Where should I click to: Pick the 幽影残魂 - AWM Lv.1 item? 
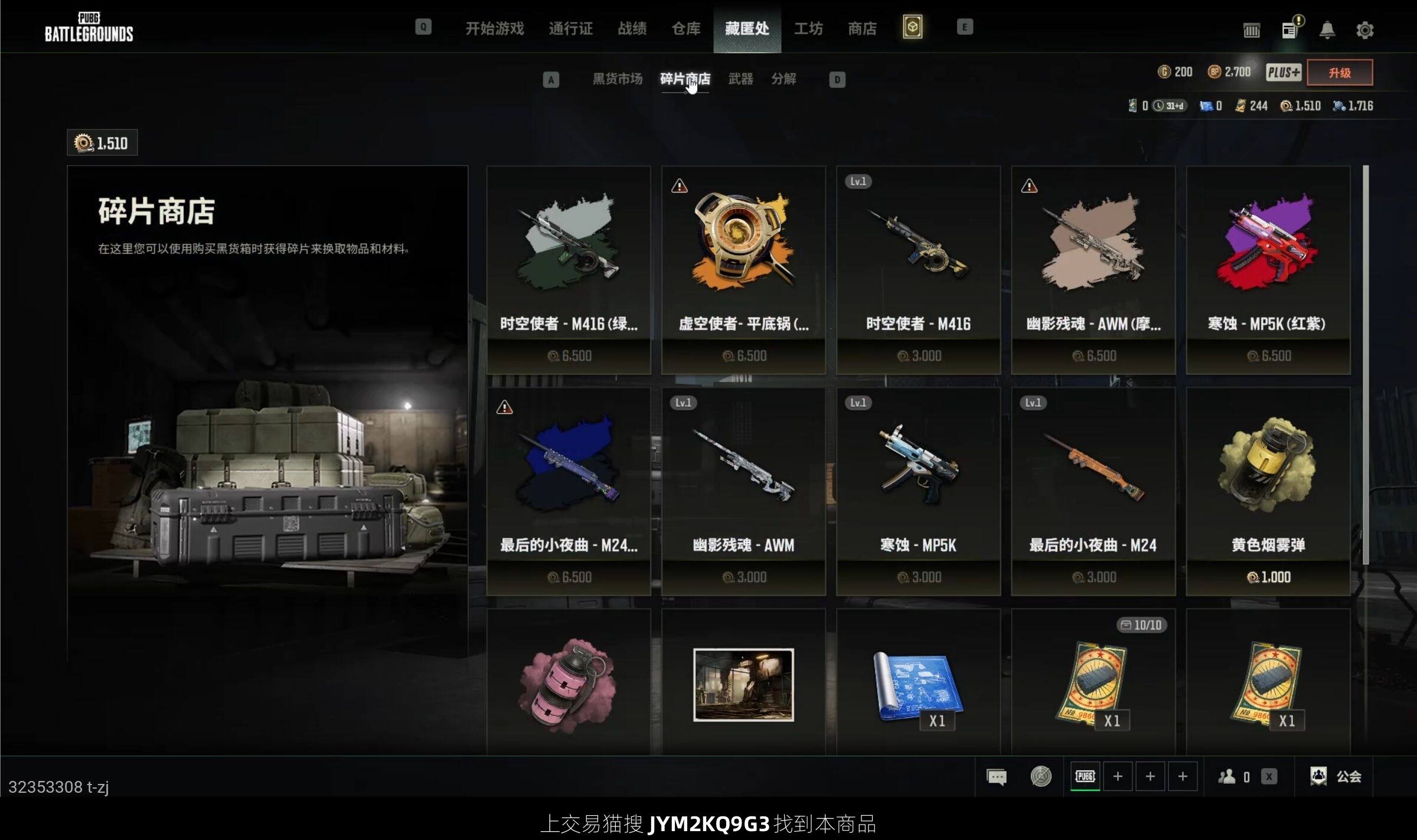743,491
